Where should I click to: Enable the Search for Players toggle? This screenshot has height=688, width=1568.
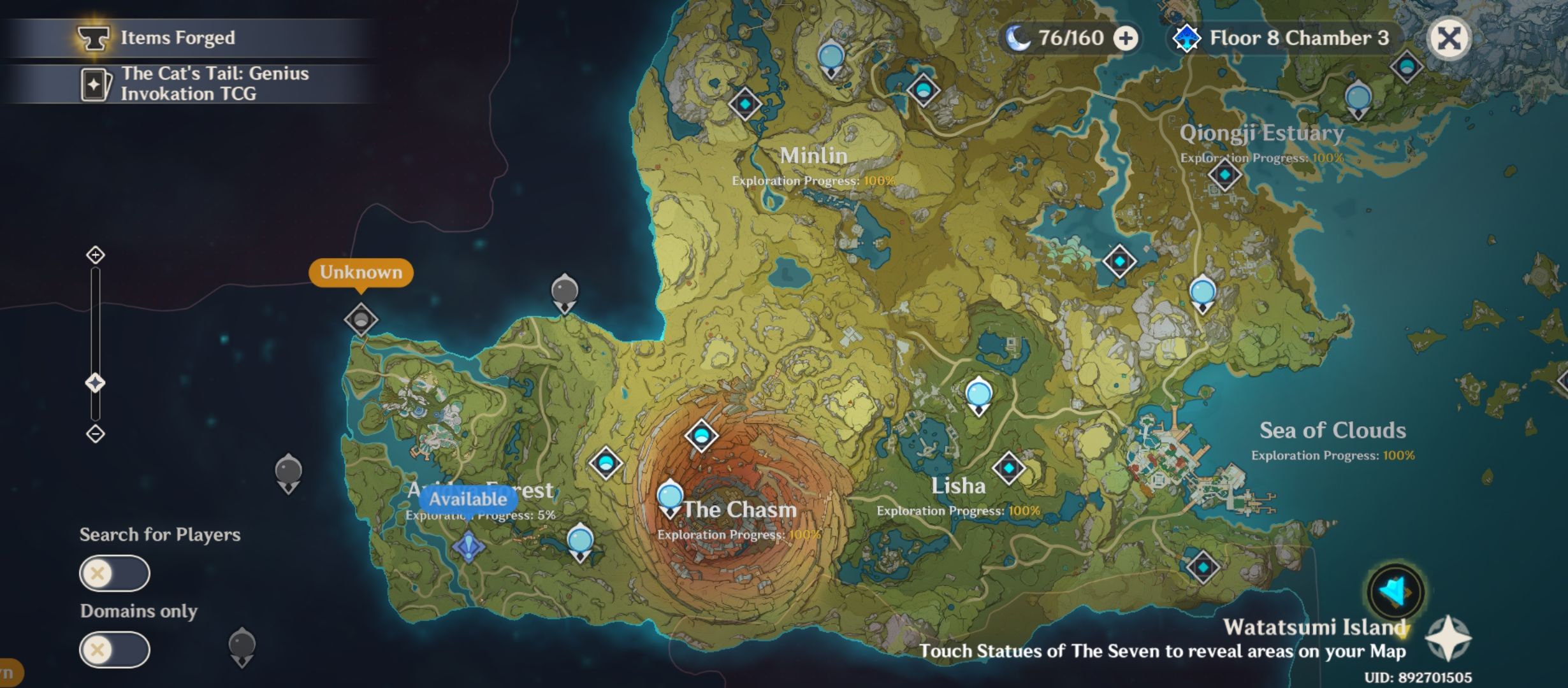click(x=113, y=573)
